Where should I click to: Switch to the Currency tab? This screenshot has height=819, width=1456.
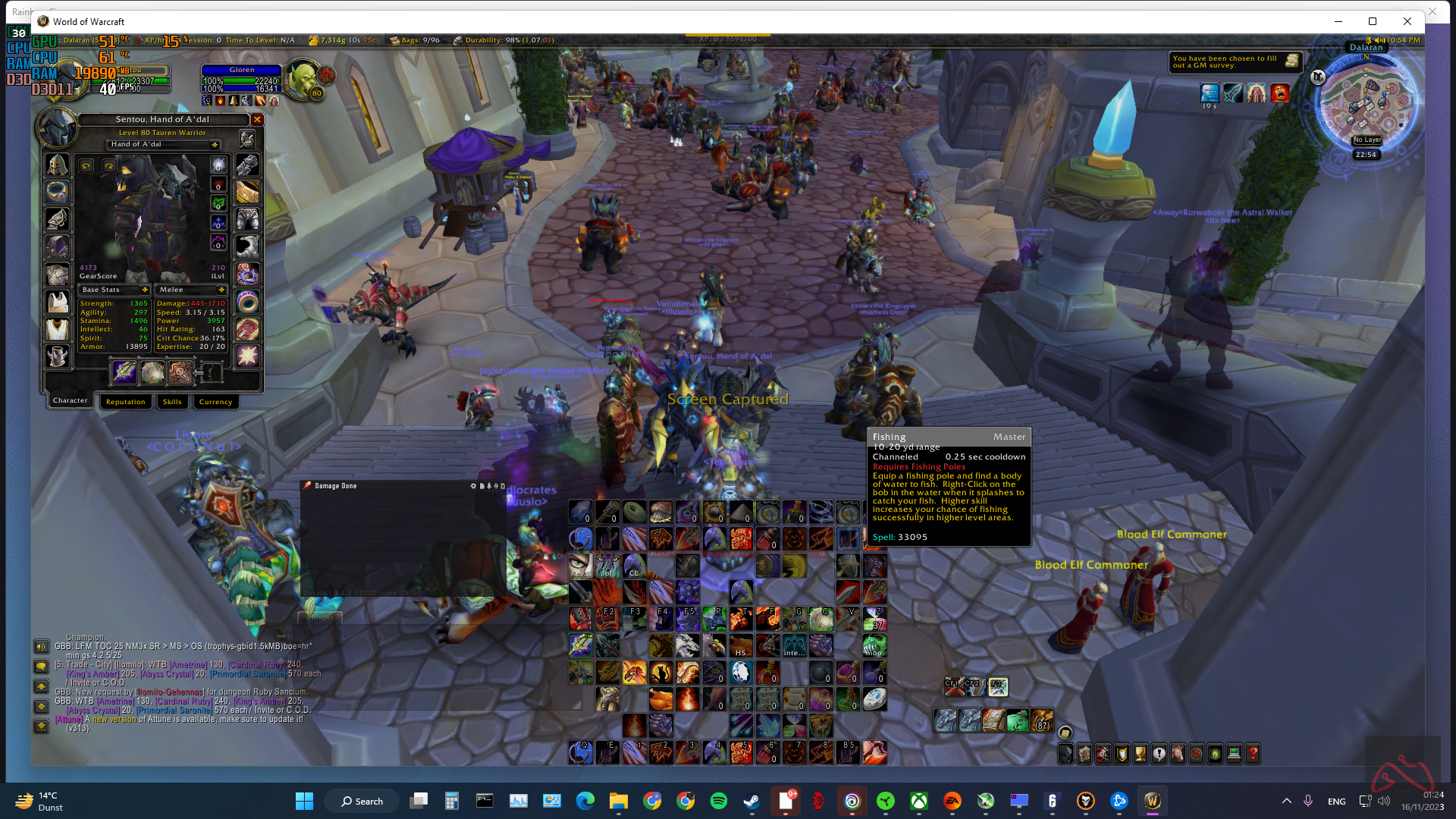pos(215,402)
